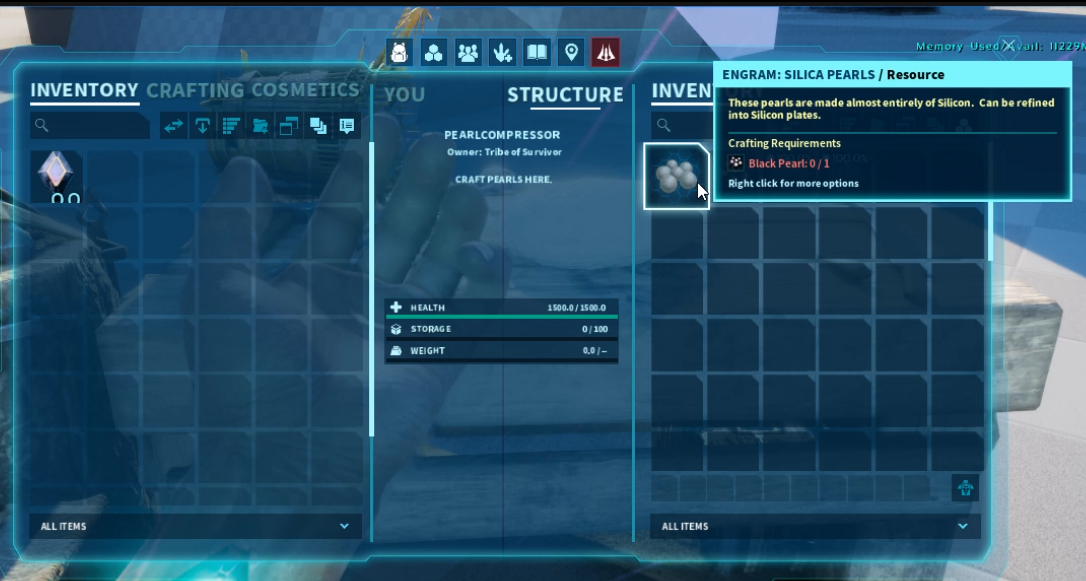Image resolution: width=1086 pixels, height=581 pixels.
Task: Select the Silica Pearls engram slot
Action: pos(676,176)
